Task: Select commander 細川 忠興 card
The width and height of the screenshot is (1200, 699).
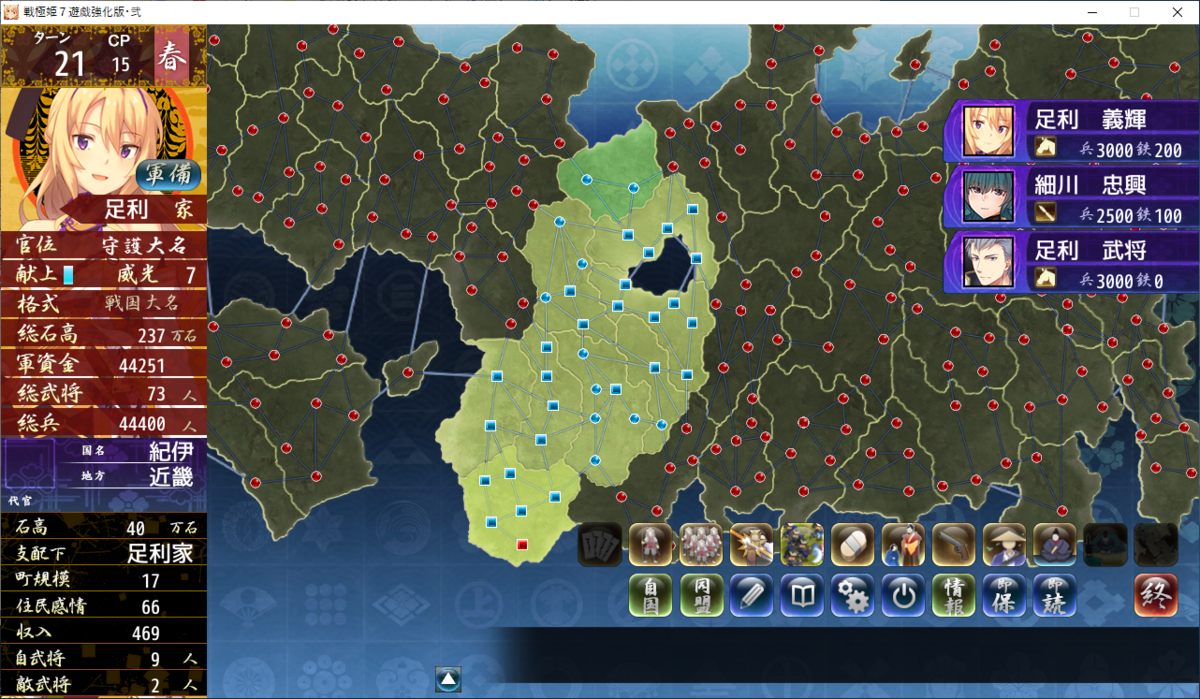Action: click(x=1071, y=196)
